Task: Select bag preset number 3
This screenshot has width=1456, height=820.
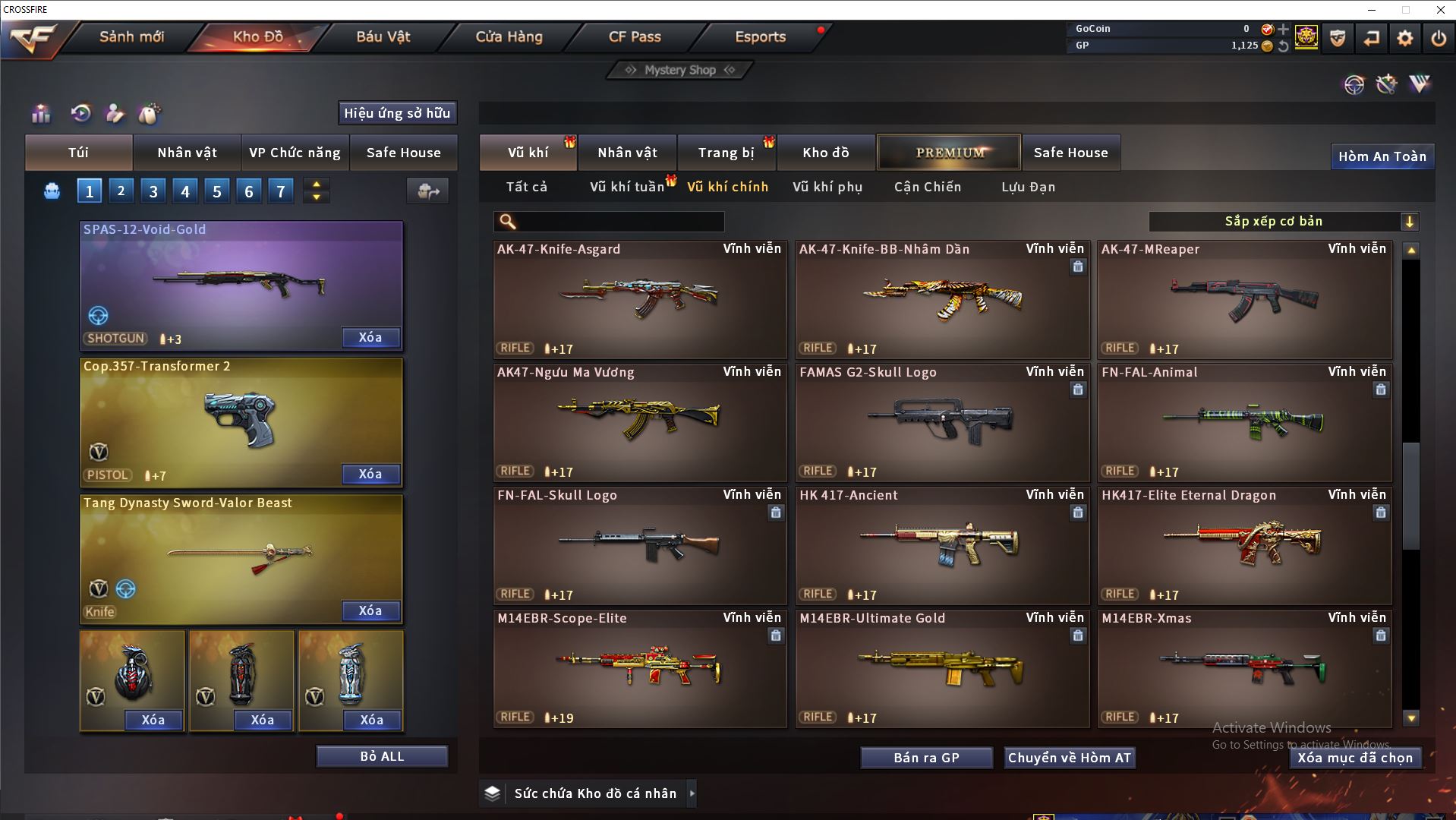Action: pos(153,191)
